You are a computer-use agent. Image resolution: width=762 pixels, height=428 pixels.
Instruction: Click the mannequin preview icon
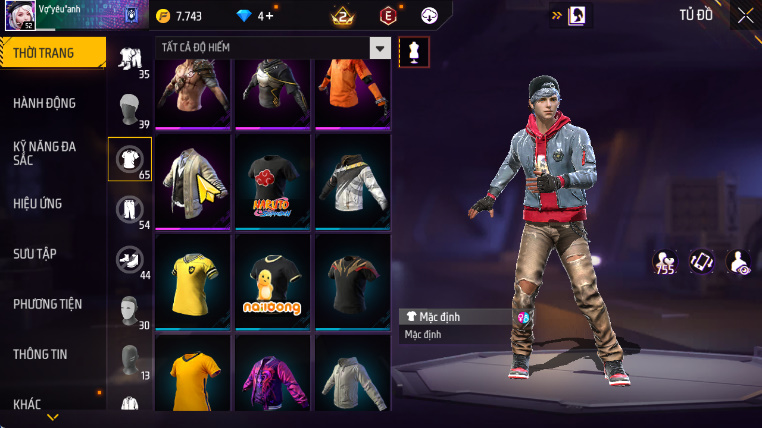pyautogui.click(x=414, y=52)
